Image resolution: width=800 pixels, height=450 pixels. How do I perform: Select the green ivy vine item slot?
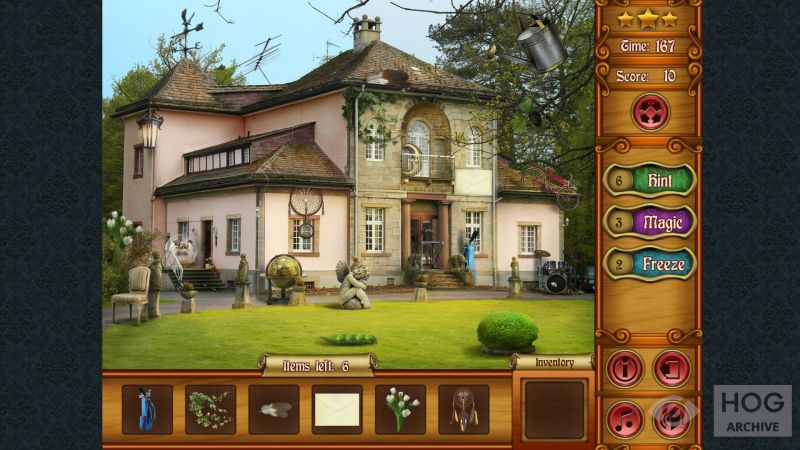210,409
